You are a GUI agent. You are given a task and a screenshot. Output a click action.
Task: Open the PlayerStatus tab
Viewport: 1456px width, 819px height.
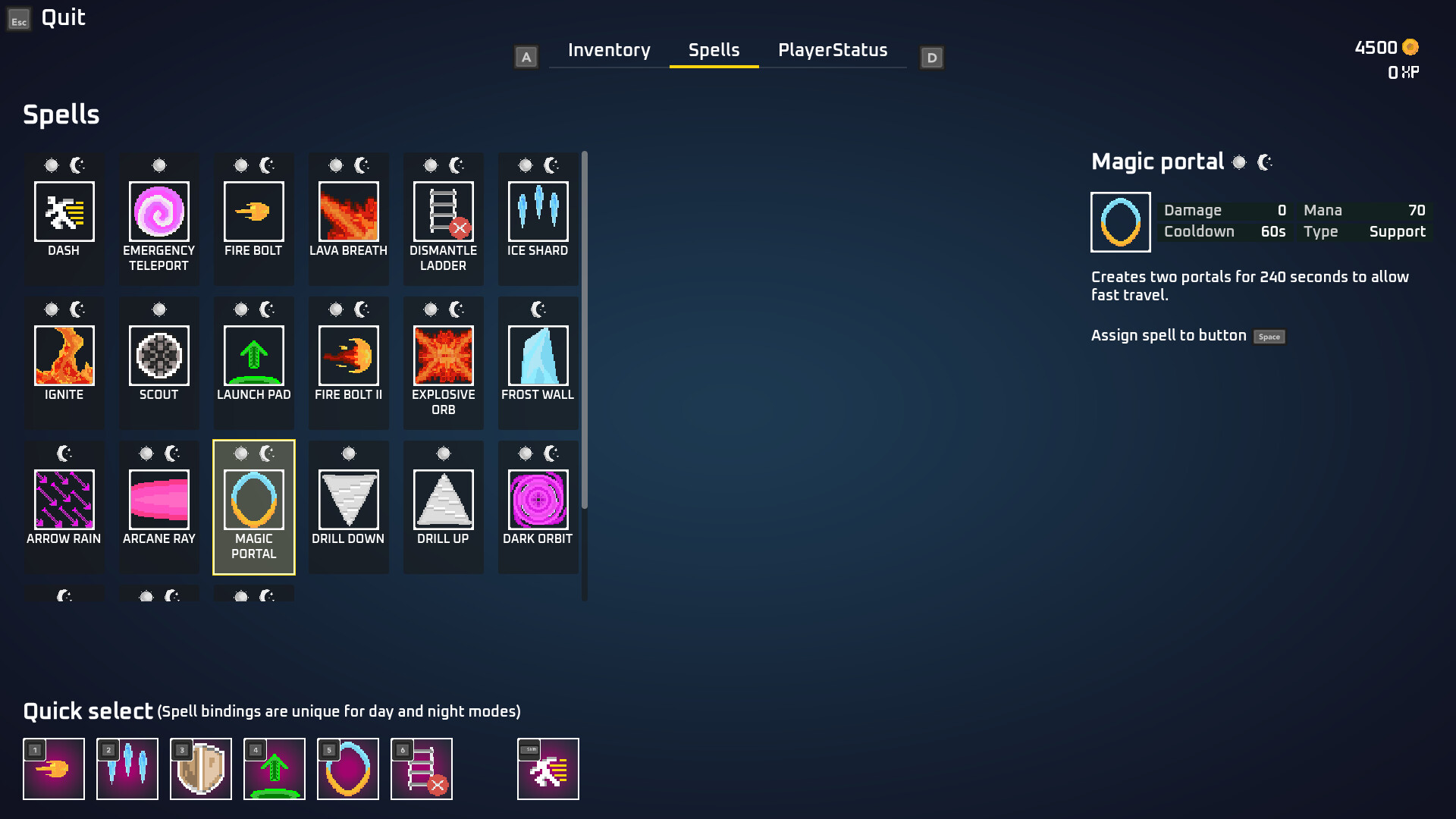[x=832, y=50]
